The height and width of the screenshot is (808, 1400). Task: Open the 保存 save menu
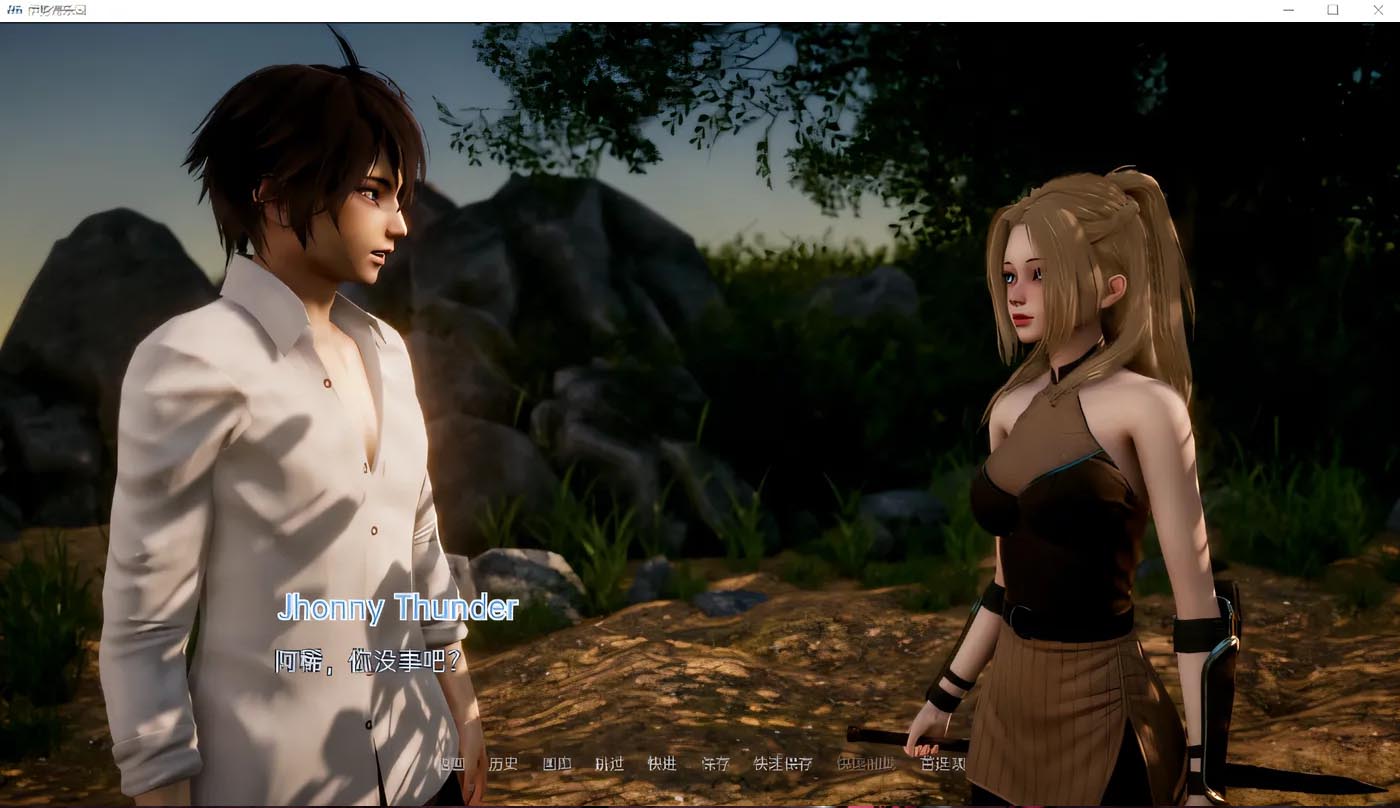715,764
